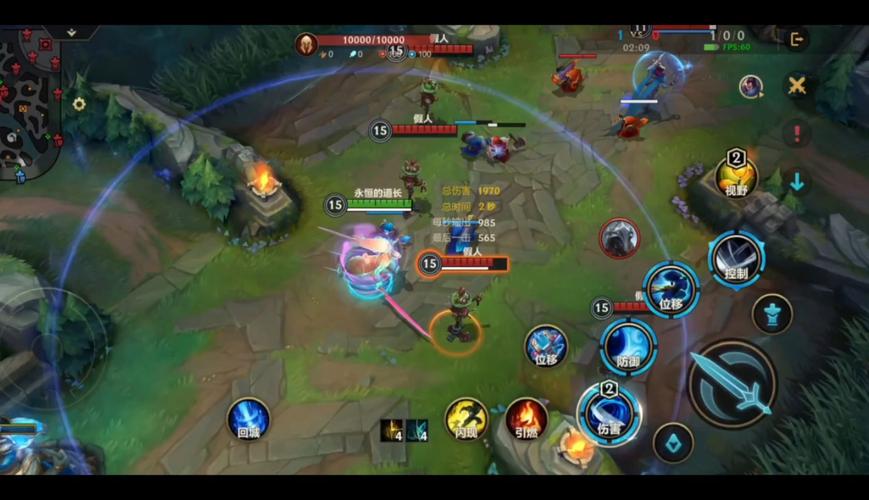The height and width of the screenshot is (500, 869).
Task: Place a ward with the 视野 button
Action: (x=736, y=177)
